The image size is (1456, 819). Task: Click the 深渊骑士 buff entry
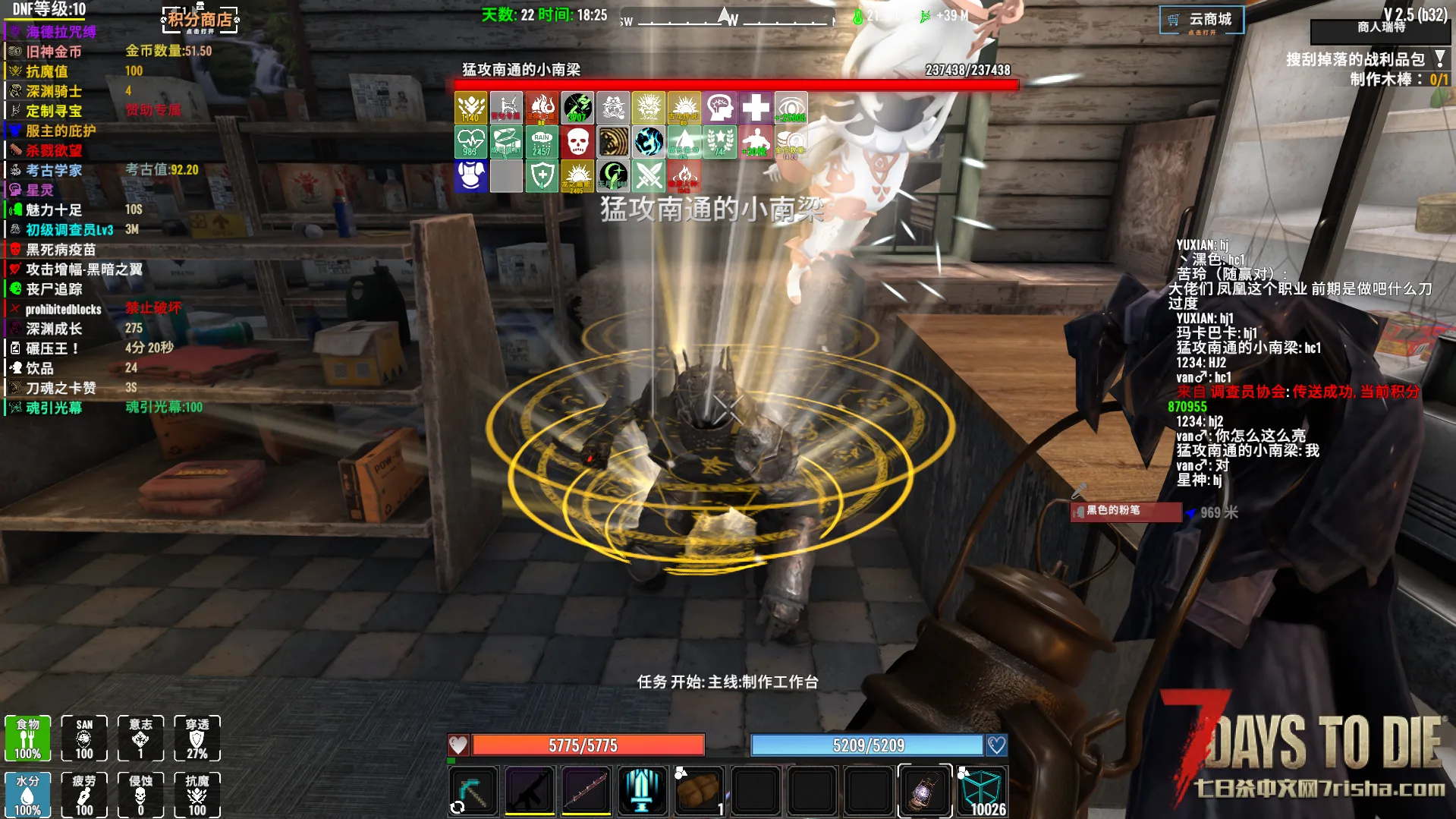coord(53,91)
